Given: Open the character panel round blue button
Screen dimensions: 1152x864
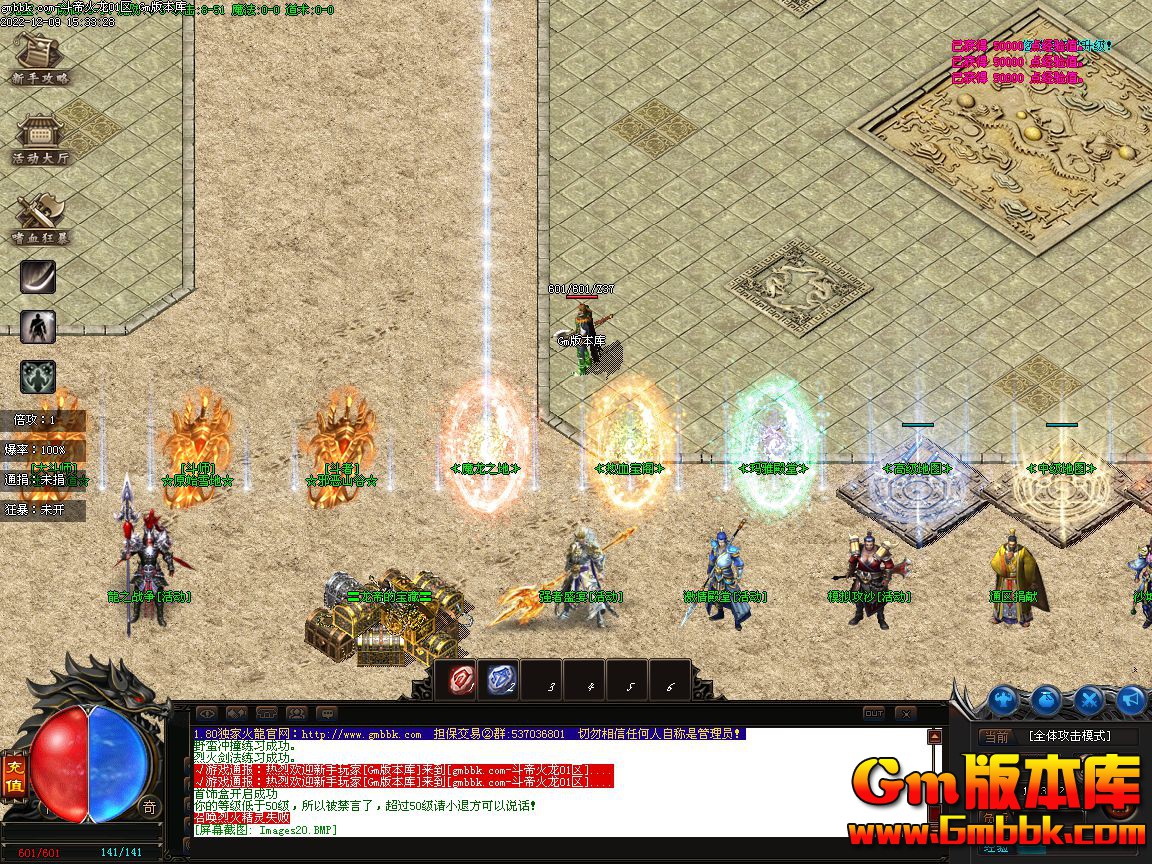Looking at the screenshot, I should [1003, 700].
